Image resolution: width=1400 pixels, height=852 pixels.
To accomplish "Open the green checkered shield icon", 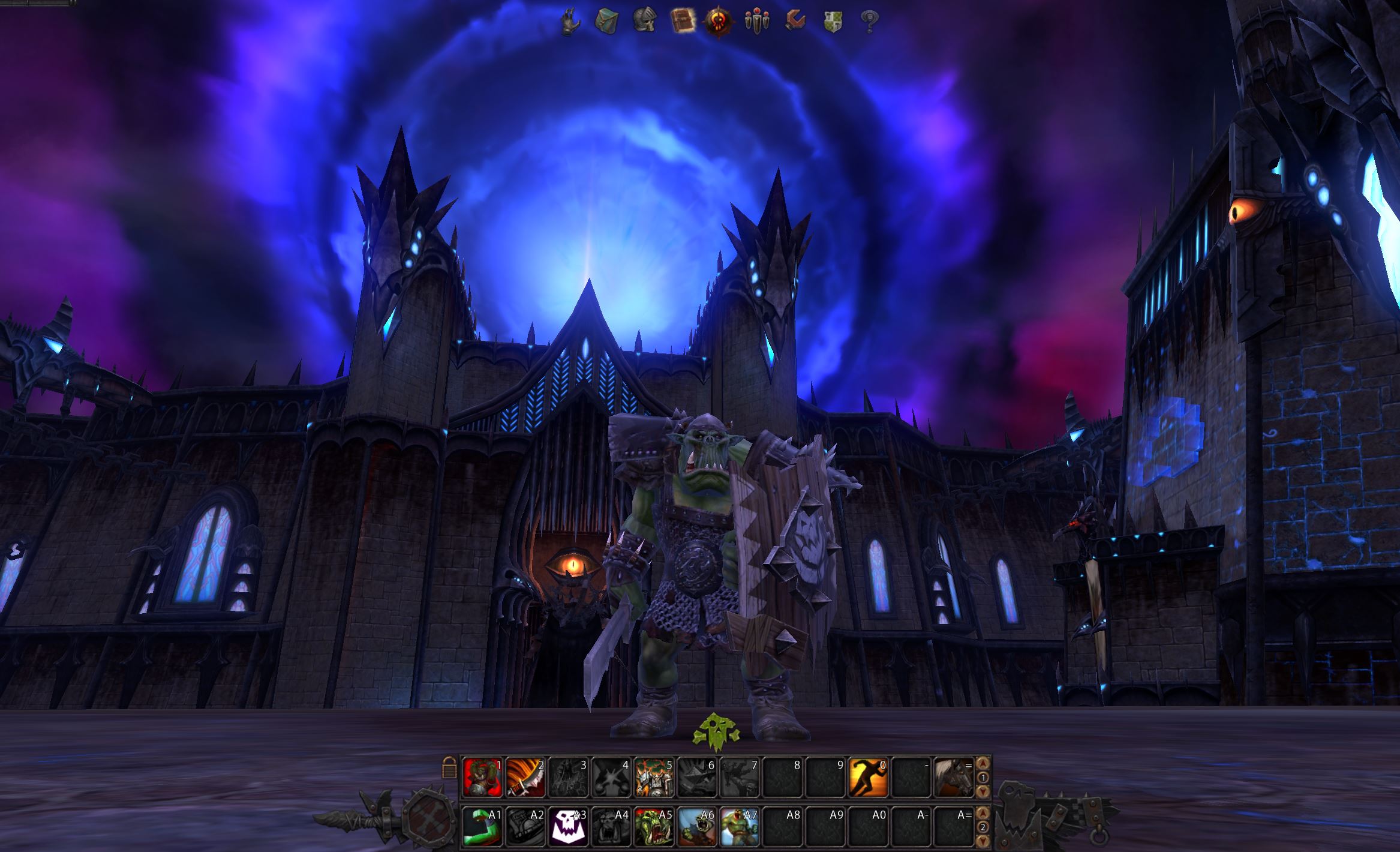I will [833, 21].
